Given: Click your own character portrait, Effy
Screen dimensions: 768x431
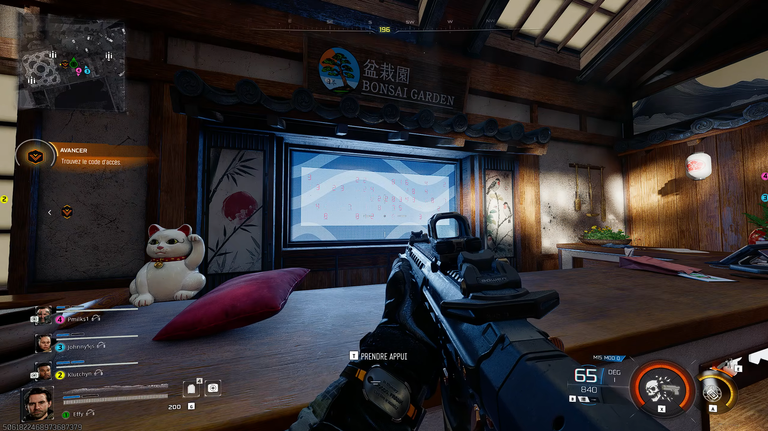Looking at the screenshot, I should click(x=38, y=405).
